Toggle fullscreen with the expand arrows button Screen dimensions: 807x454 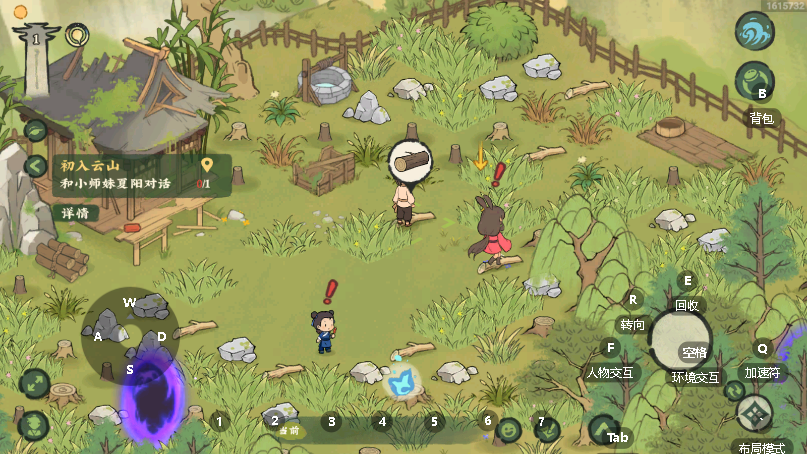34,383
